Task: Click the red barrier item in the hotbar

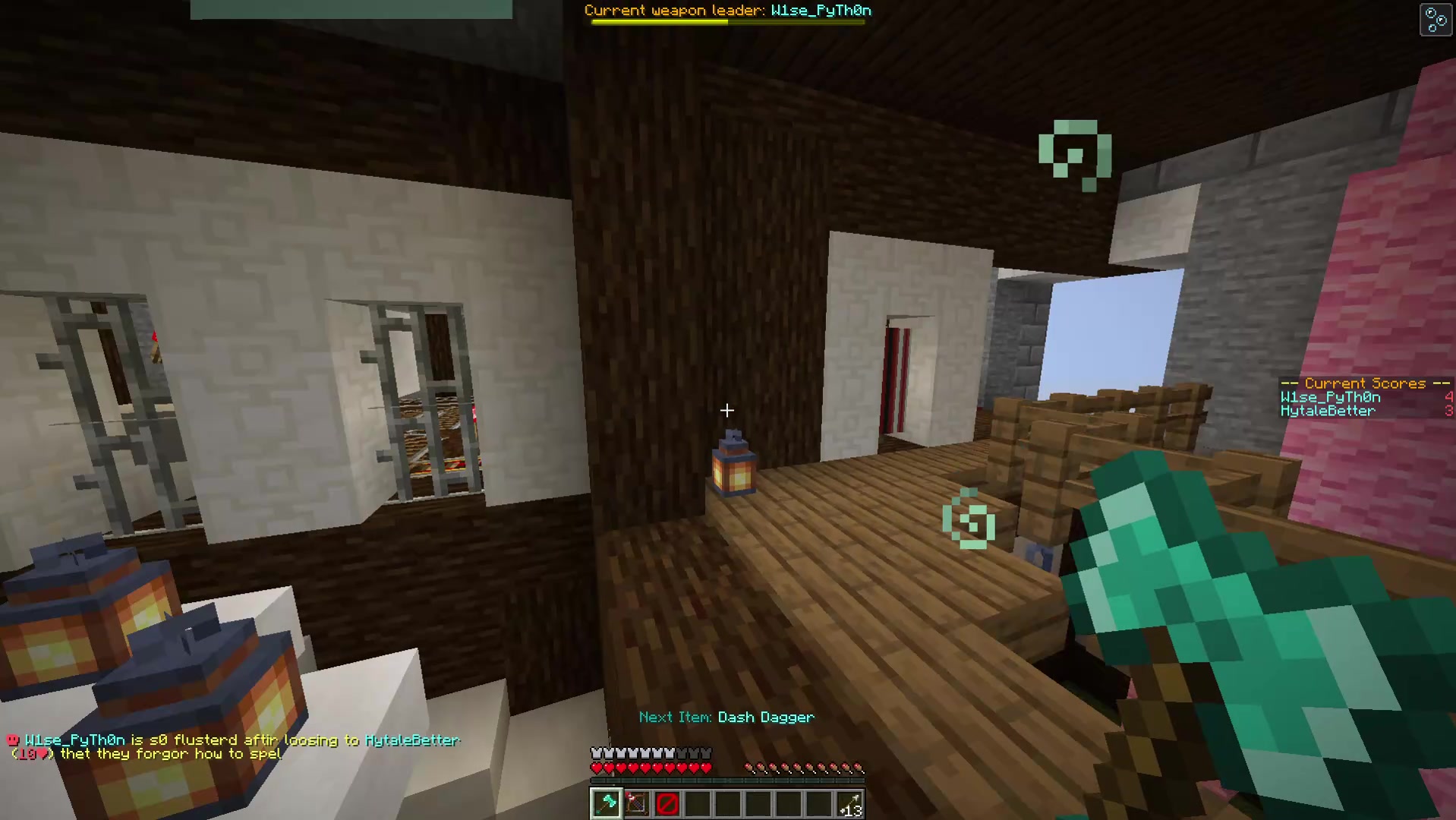Action: coord(667,803)
